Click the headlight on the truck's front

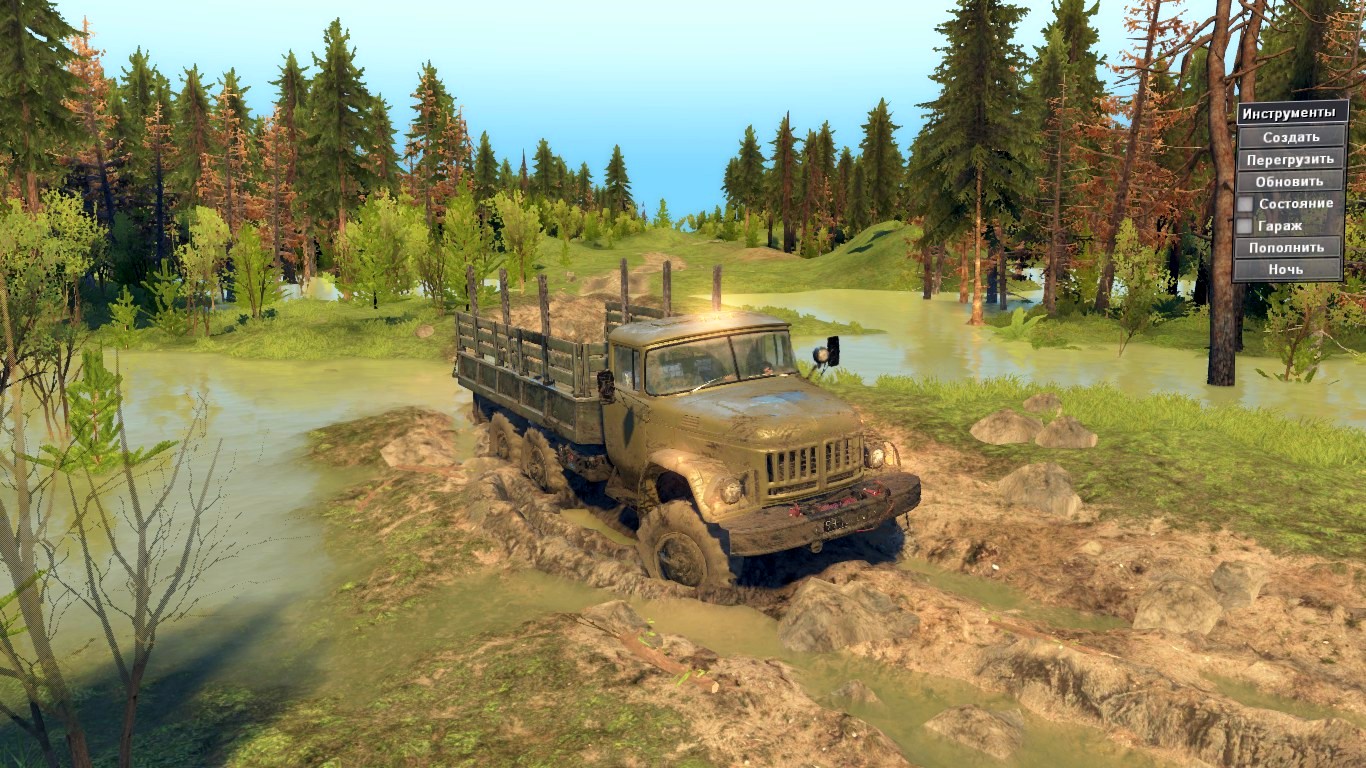click(730, 492)
